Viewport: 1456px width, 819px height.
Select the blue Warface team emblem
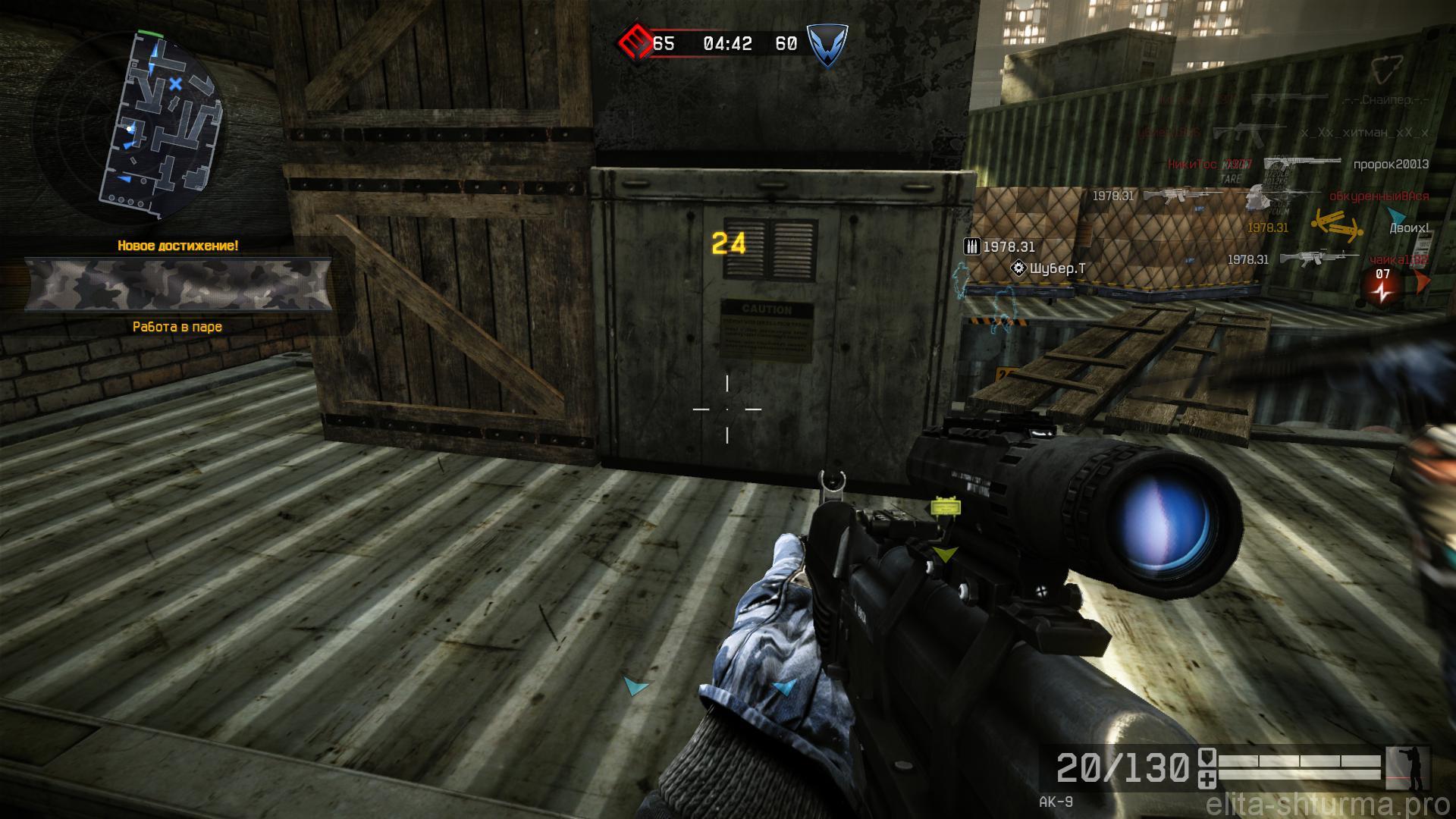[x=826, y=45]
